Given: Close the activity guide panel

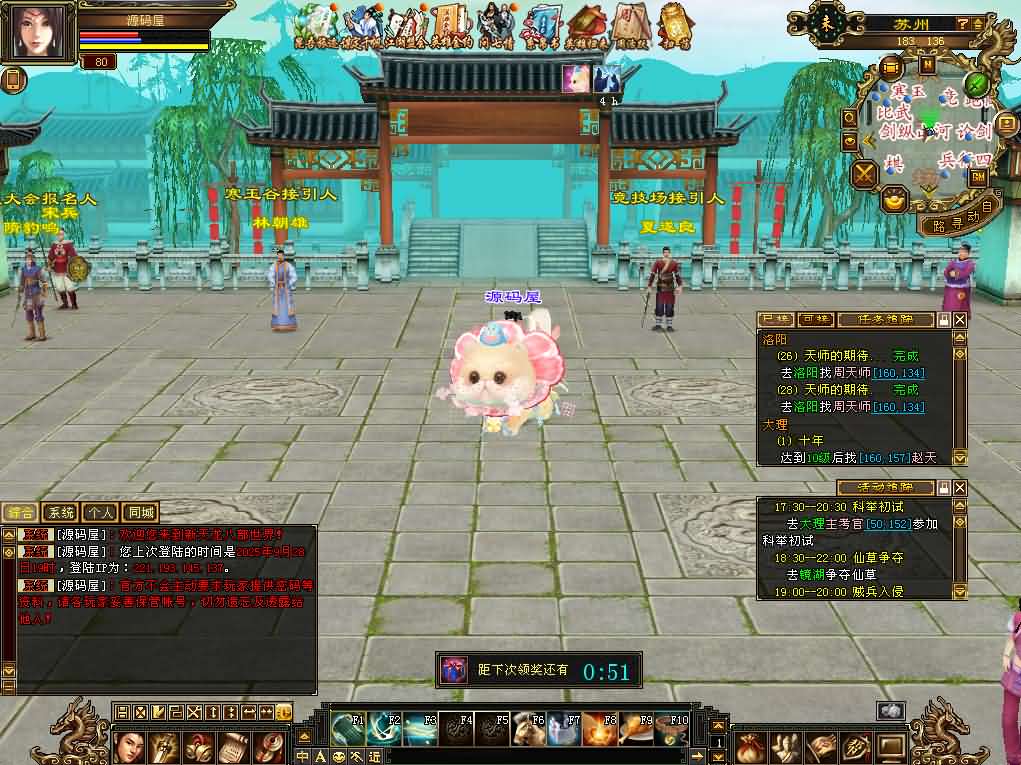Looking at the screenshot, I should (960, 488).
